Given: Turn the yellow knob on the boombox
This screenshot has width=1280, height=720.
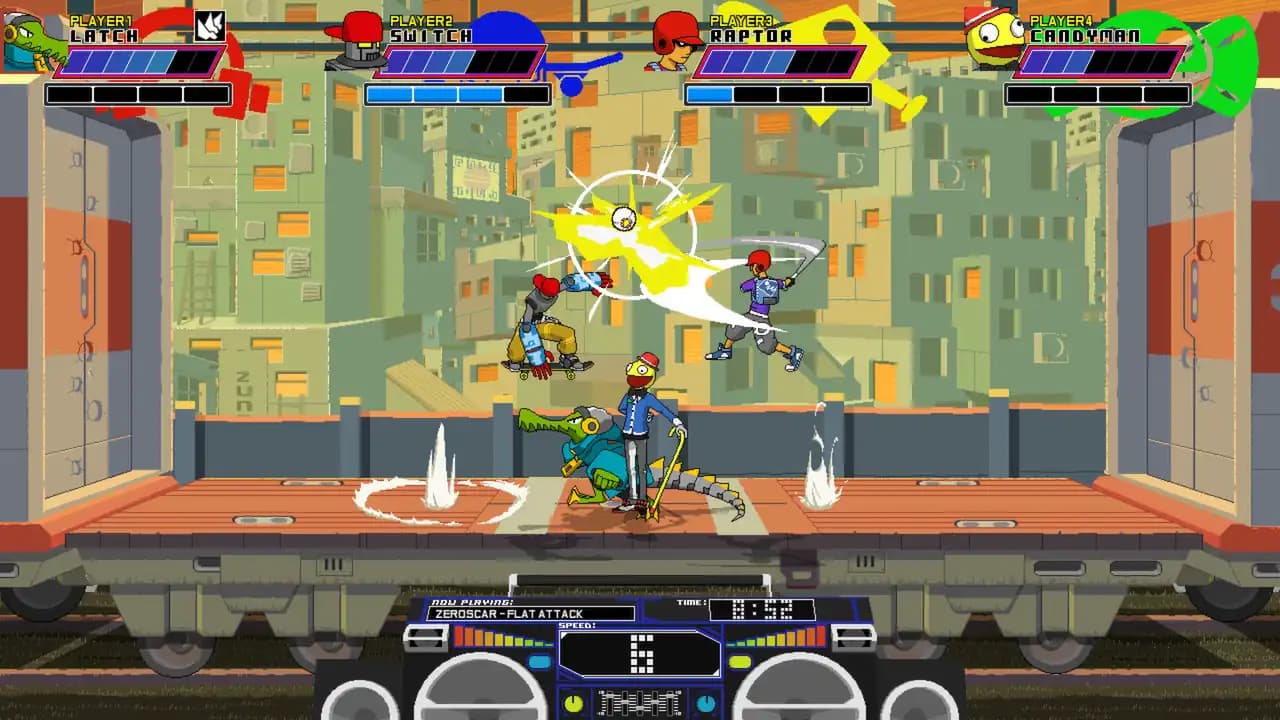Looking at the screenshot, I should pos(574,704).
